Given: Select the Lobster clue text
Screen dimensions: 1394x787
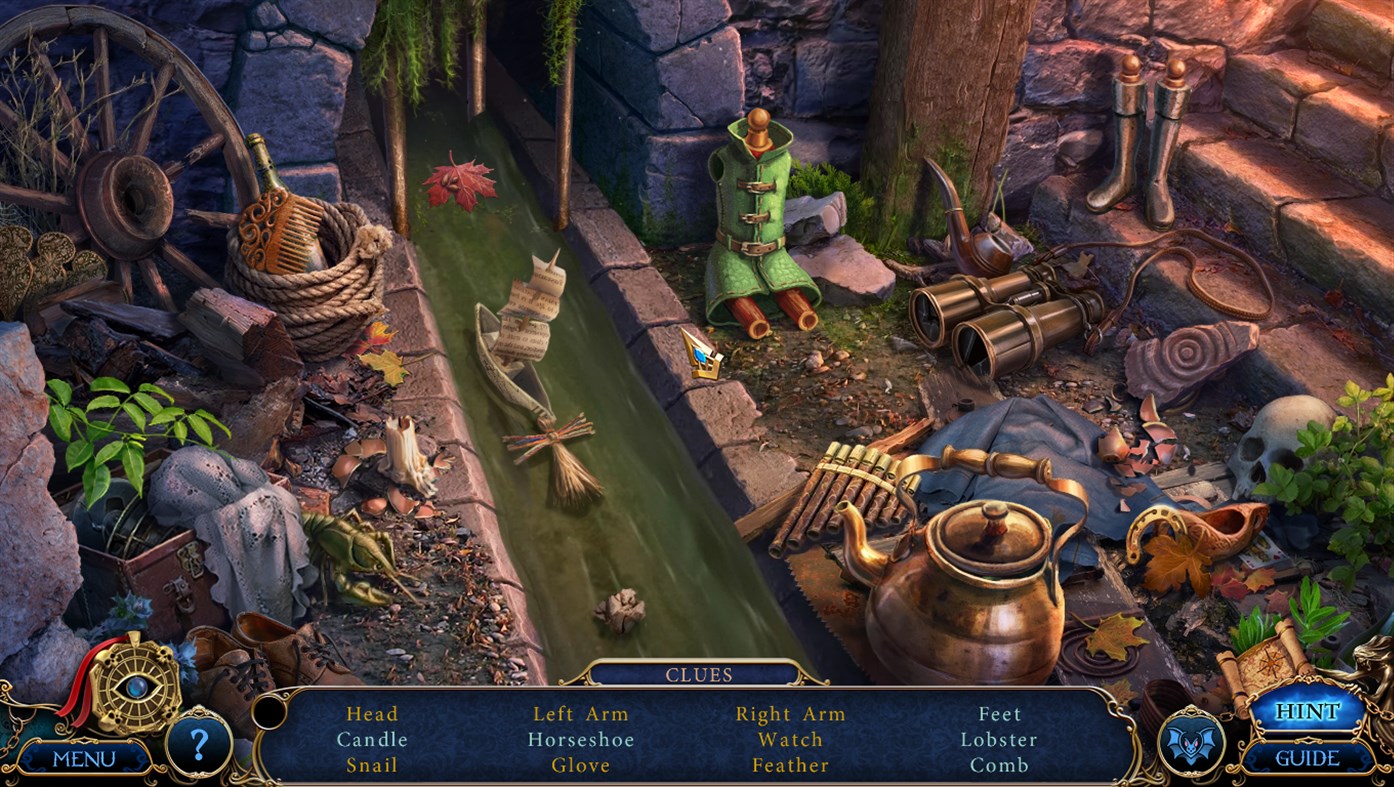Looking at the screenshot, I should tap(1001, 739).
